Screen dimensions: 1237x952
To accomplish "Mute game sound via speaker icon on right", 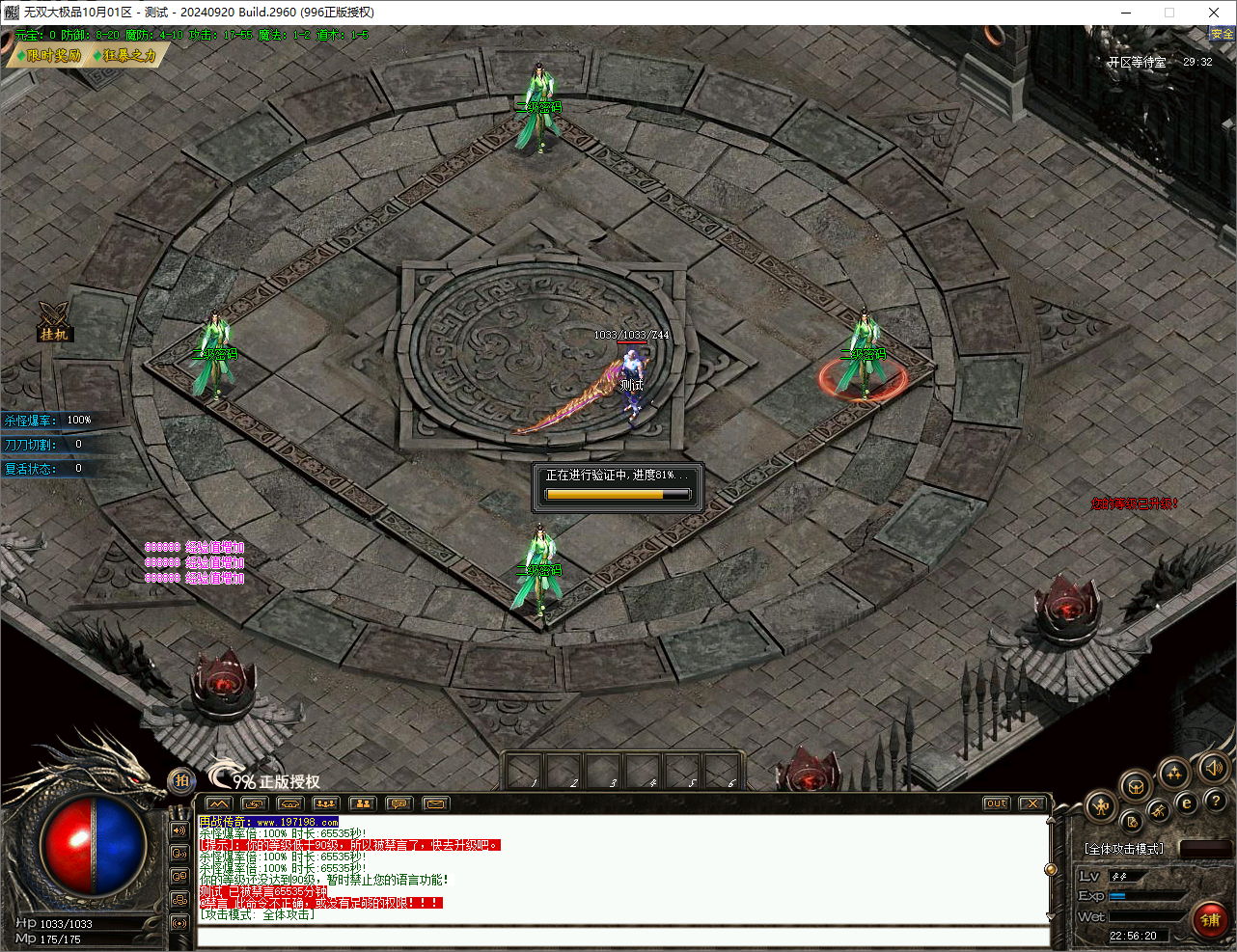I will pyautogui.click(x=1215, y=768).
